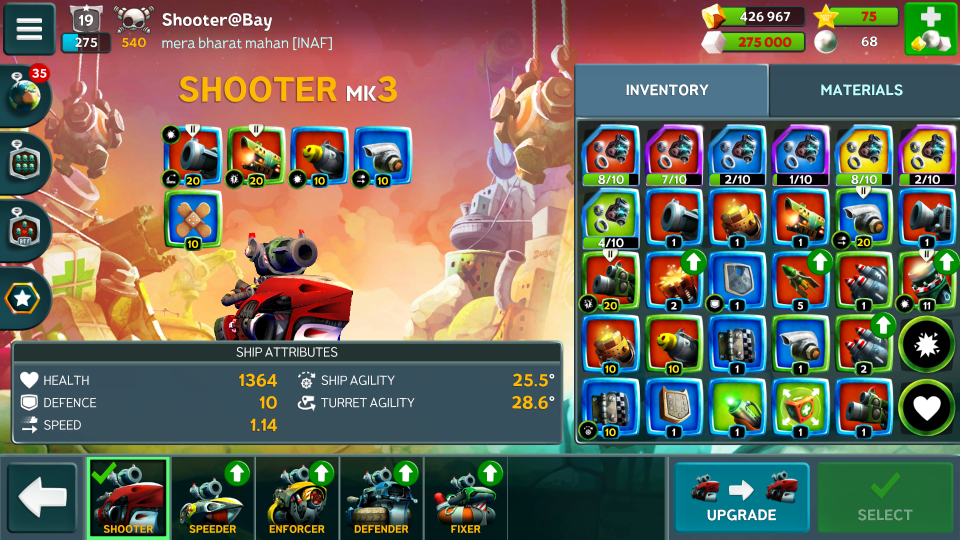
Task: Pick the Enforcer ship
Action: pyautogui.click(x=297, y=498)
